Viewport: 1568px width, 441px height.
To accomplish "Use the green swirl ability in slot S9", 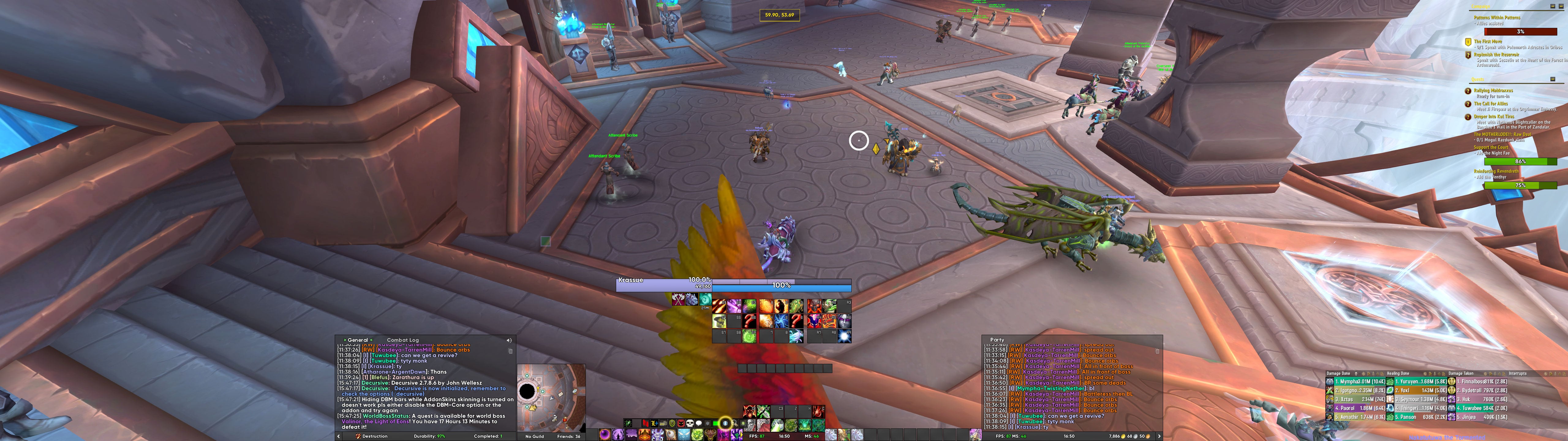I will pyautogui.click(x=750, y=336).
